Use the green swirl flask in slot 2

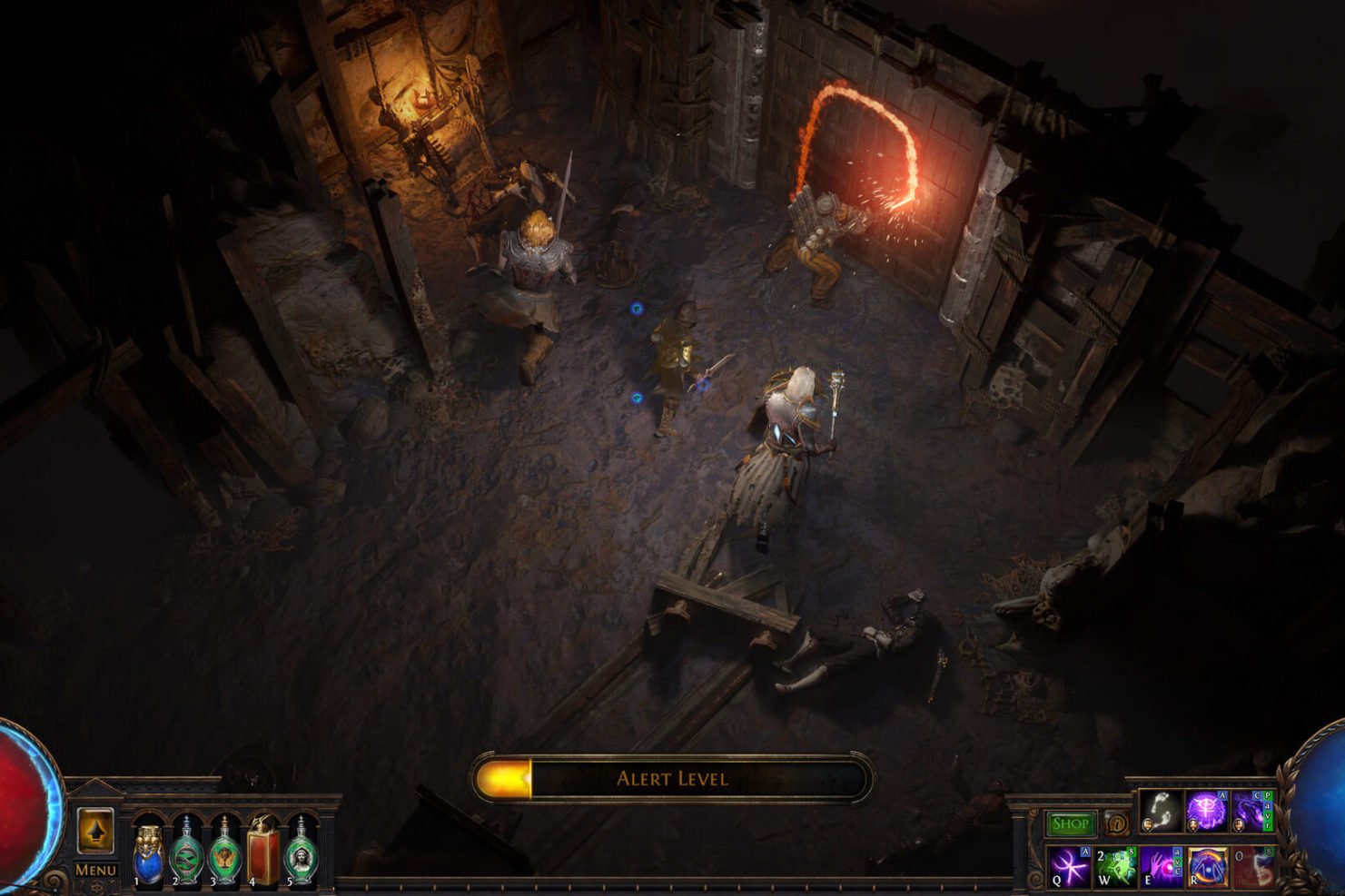(x=187, y=853)
